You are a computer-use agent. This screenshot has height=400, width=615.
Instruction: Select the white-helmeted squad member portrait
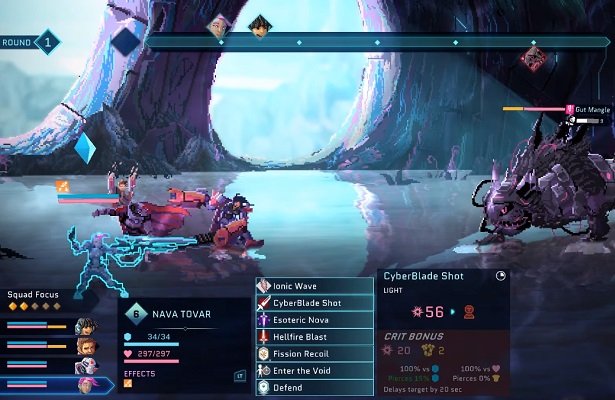click(86, 366)
